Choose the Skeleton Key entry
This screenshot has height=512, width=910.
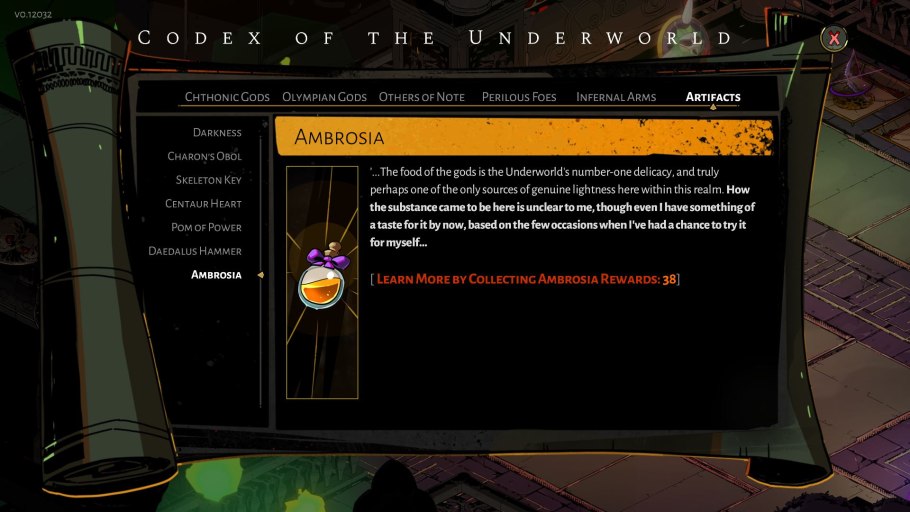click(x=208, y=180)
